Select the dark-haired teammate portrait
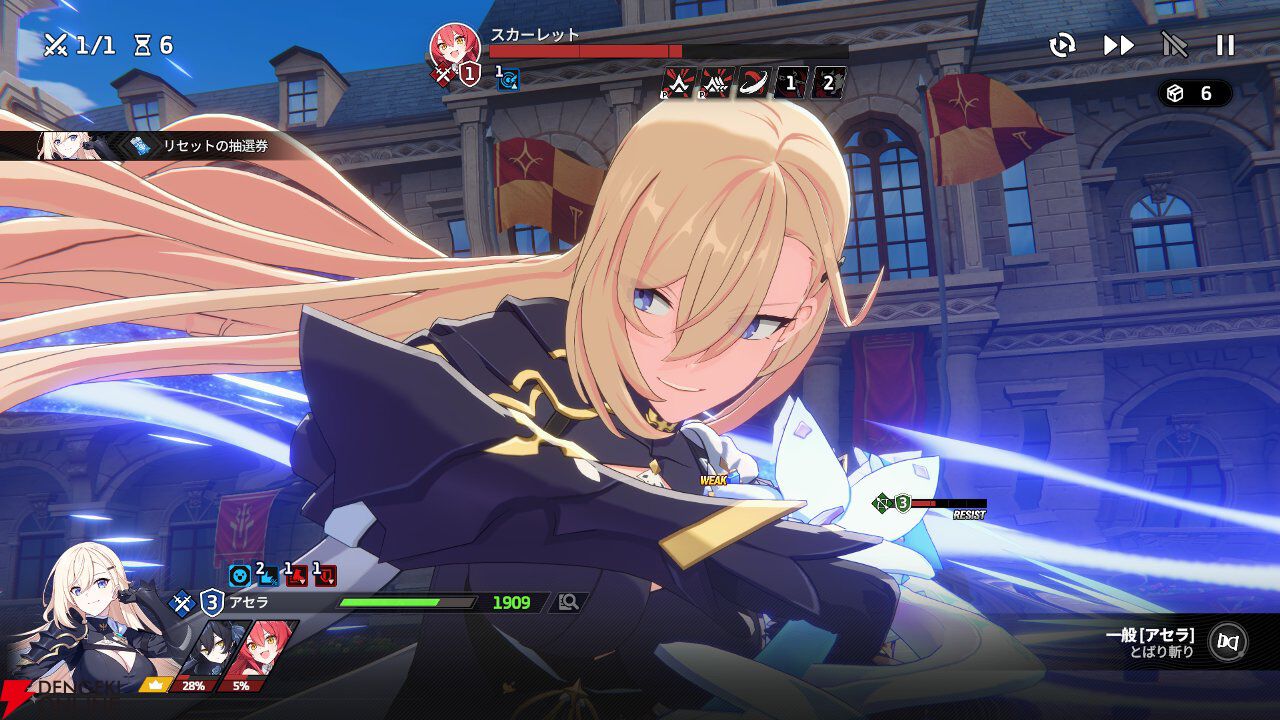The width and height of the screenshot is (1280, 720). pos(212,648)
